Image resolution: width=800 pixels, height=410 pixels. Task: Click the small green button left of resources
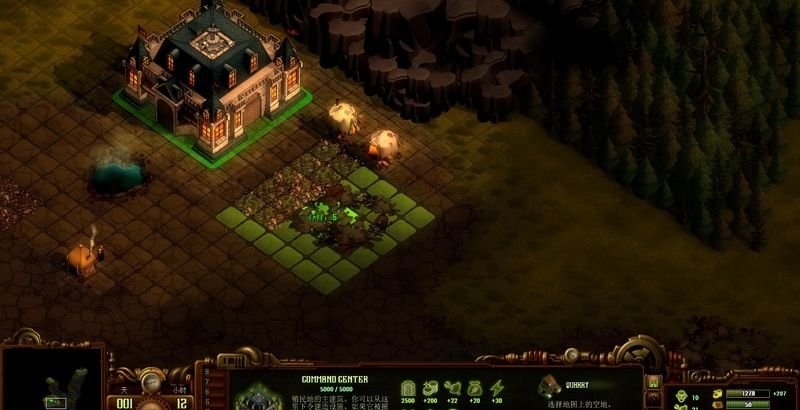(653, 381)
